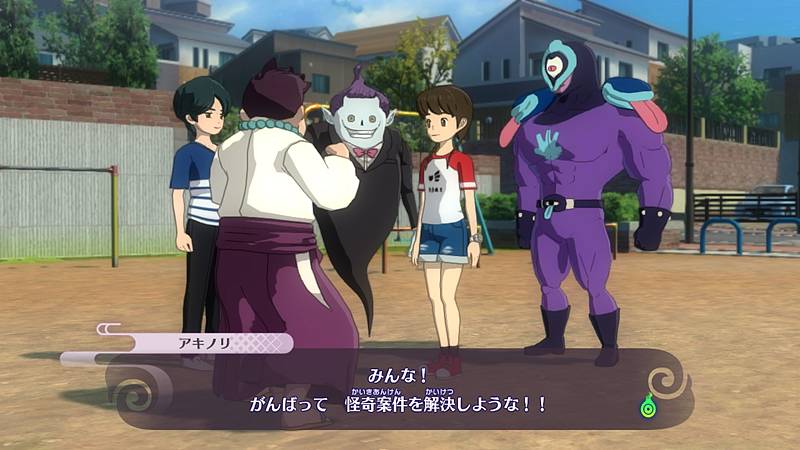
Task: Advance the みんな! dialogue text box
Action: (400, 389)
